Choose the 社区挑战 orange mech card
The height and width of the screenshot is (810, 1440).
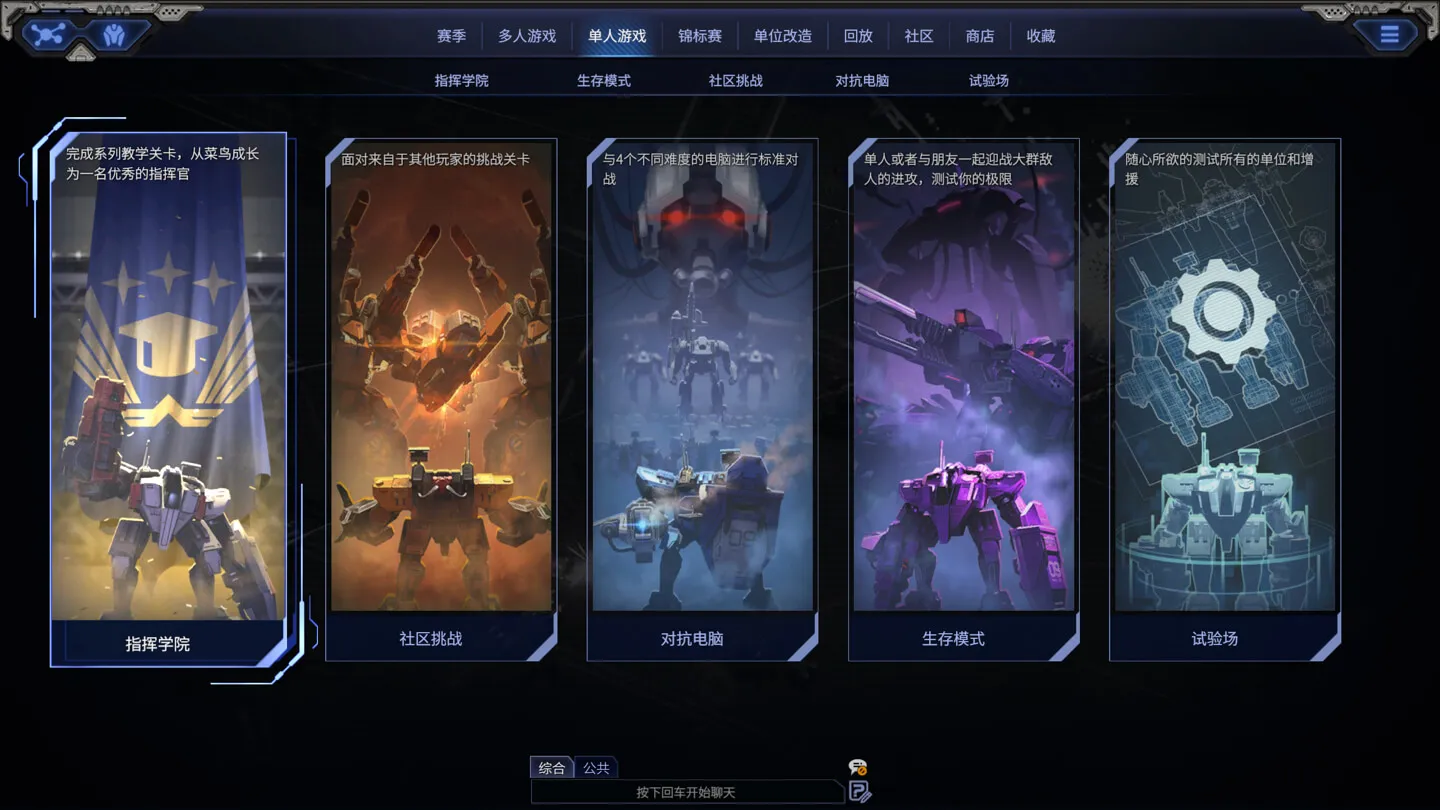tap(441, 400)
